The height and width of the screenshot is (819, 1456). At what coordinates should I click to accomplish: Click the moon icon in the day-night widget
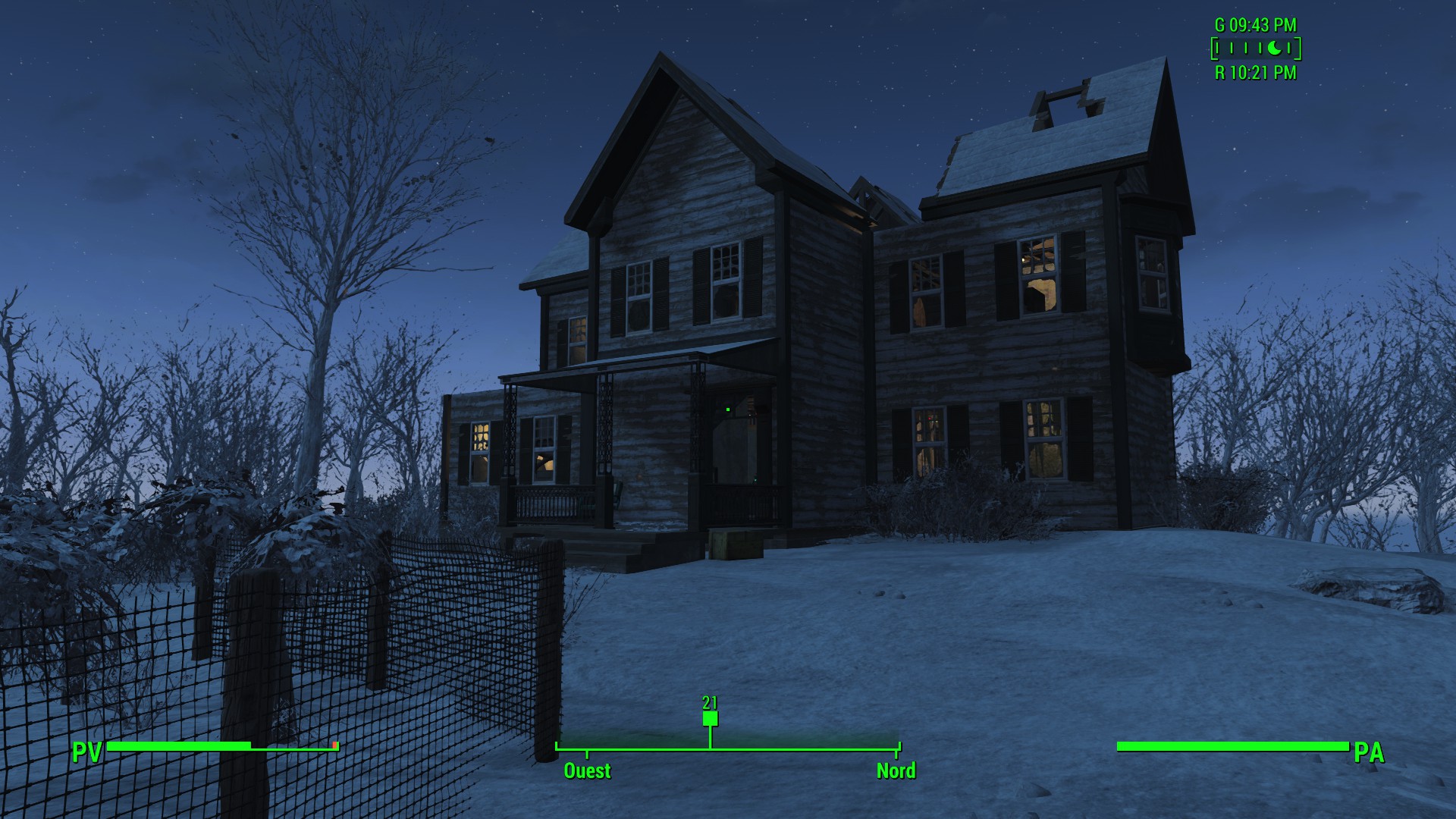click(x=1276, y=49)
